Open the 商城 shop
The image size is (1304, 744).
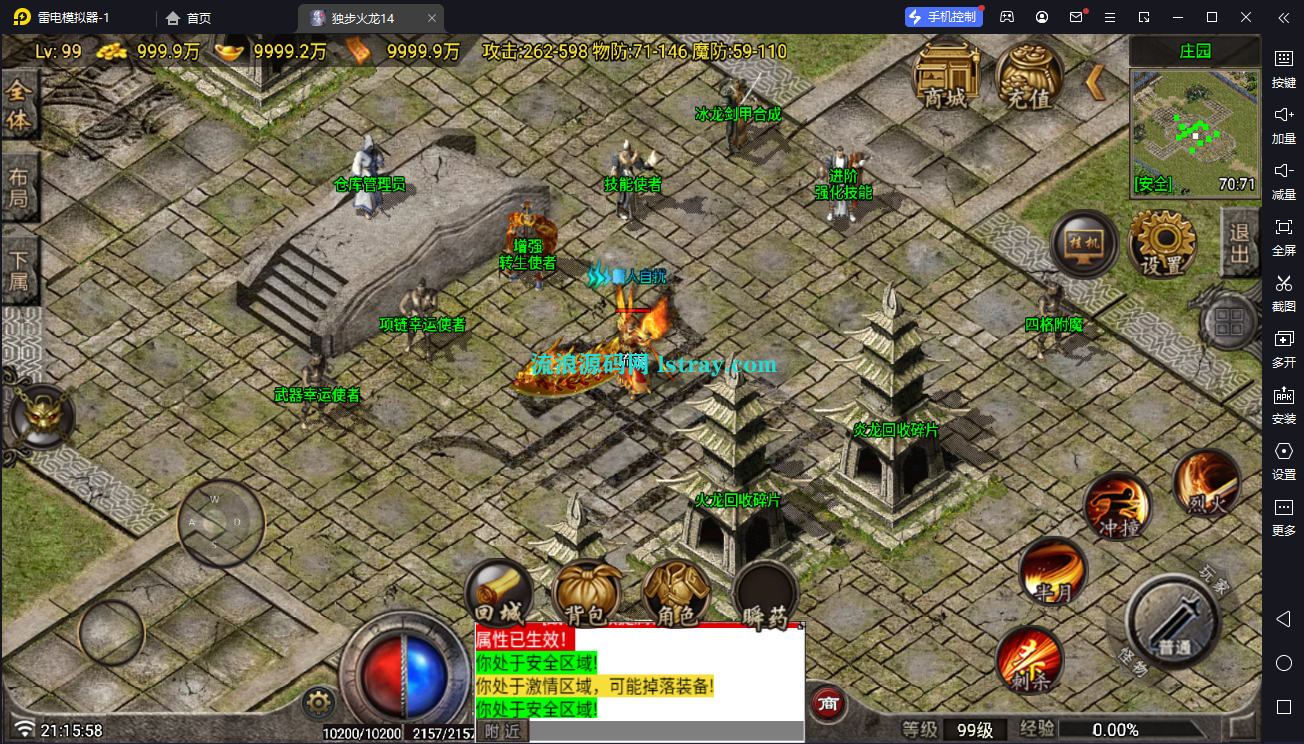946,77
